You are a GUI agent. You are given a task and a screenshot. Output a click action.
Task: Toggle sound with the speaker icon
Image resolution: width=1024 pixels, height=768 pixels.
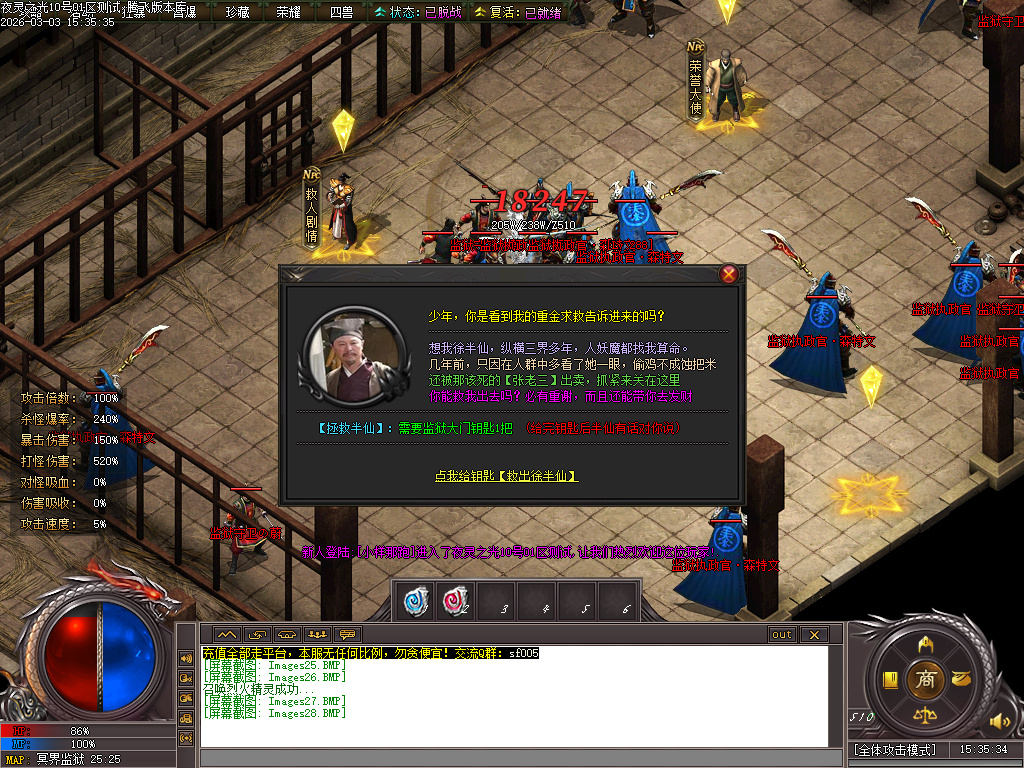coord(997,720)
